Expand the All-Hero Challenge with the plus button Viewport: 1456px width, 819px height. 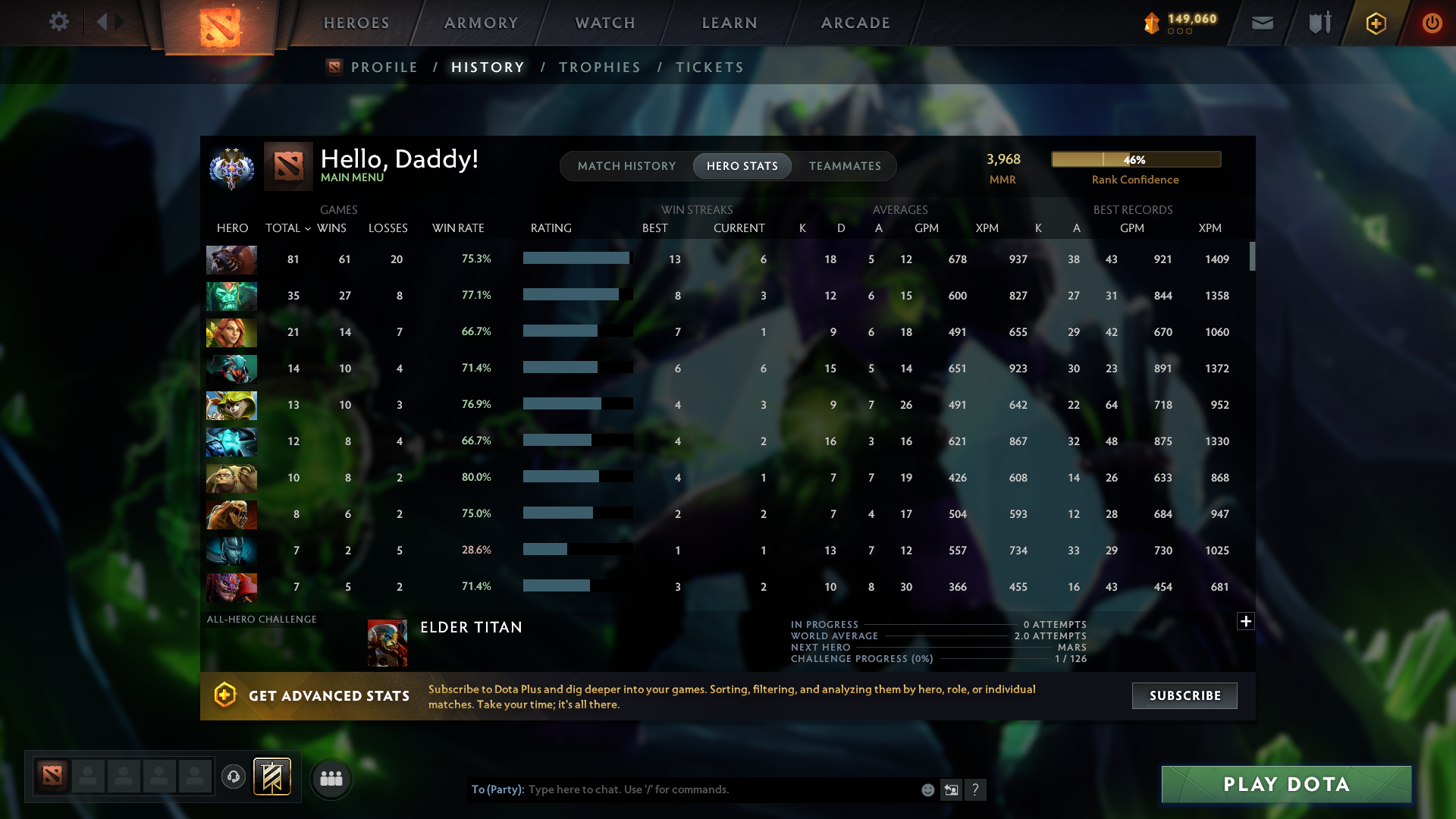tap(1246, 621)
